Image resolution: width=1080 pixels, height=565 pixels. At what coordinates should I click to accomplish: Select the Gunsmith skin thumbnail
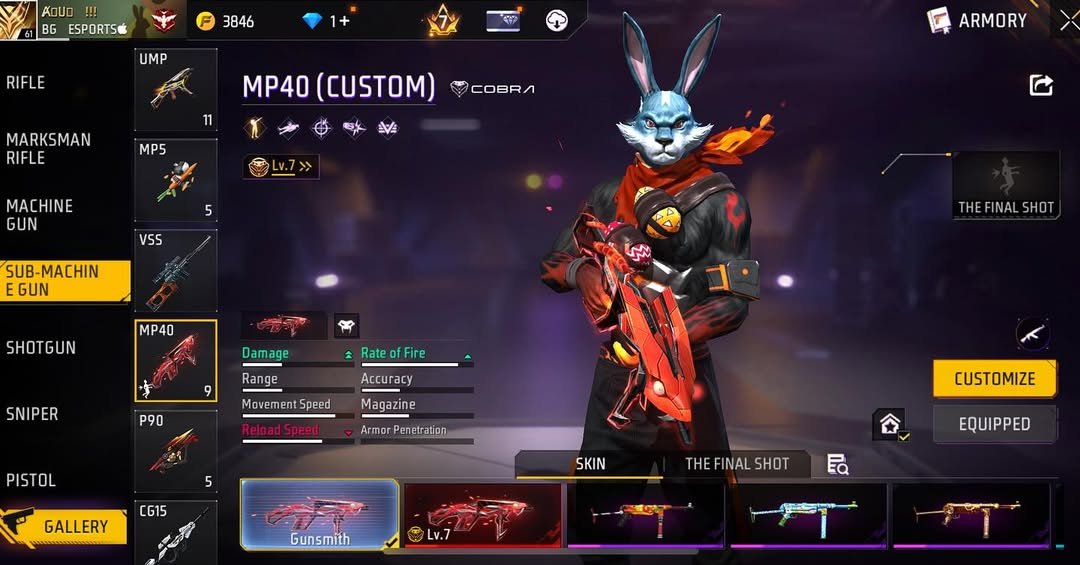tap(320, 514)
